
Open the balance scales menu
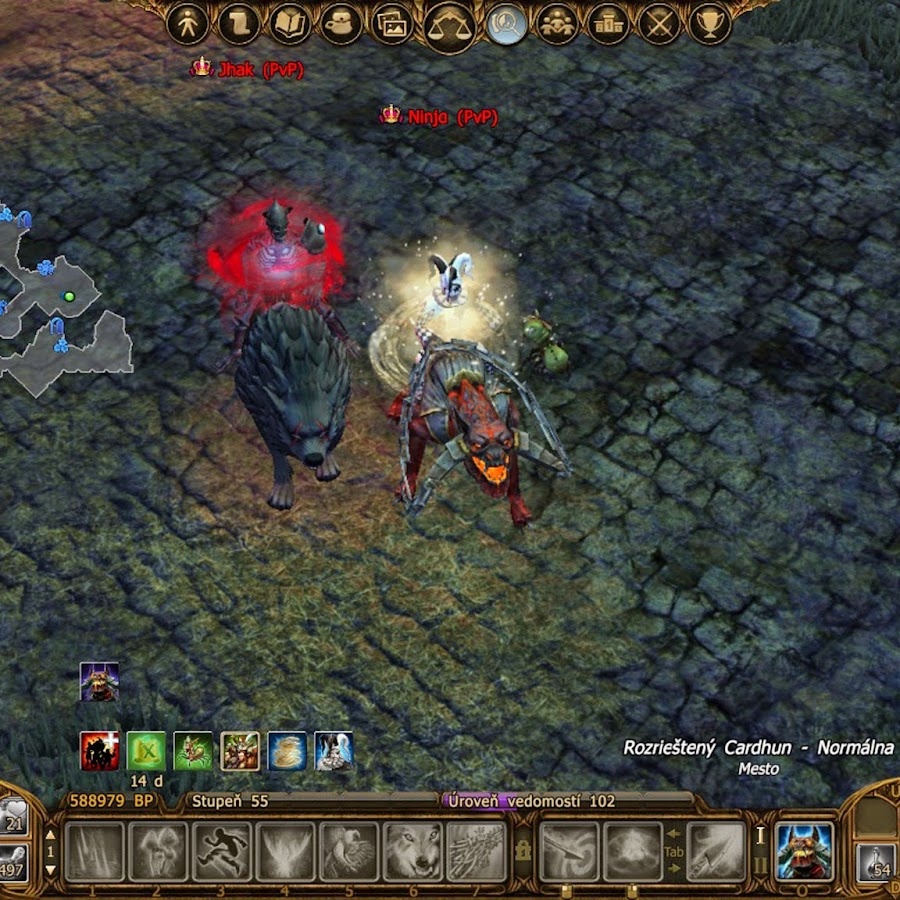(451, 26)
